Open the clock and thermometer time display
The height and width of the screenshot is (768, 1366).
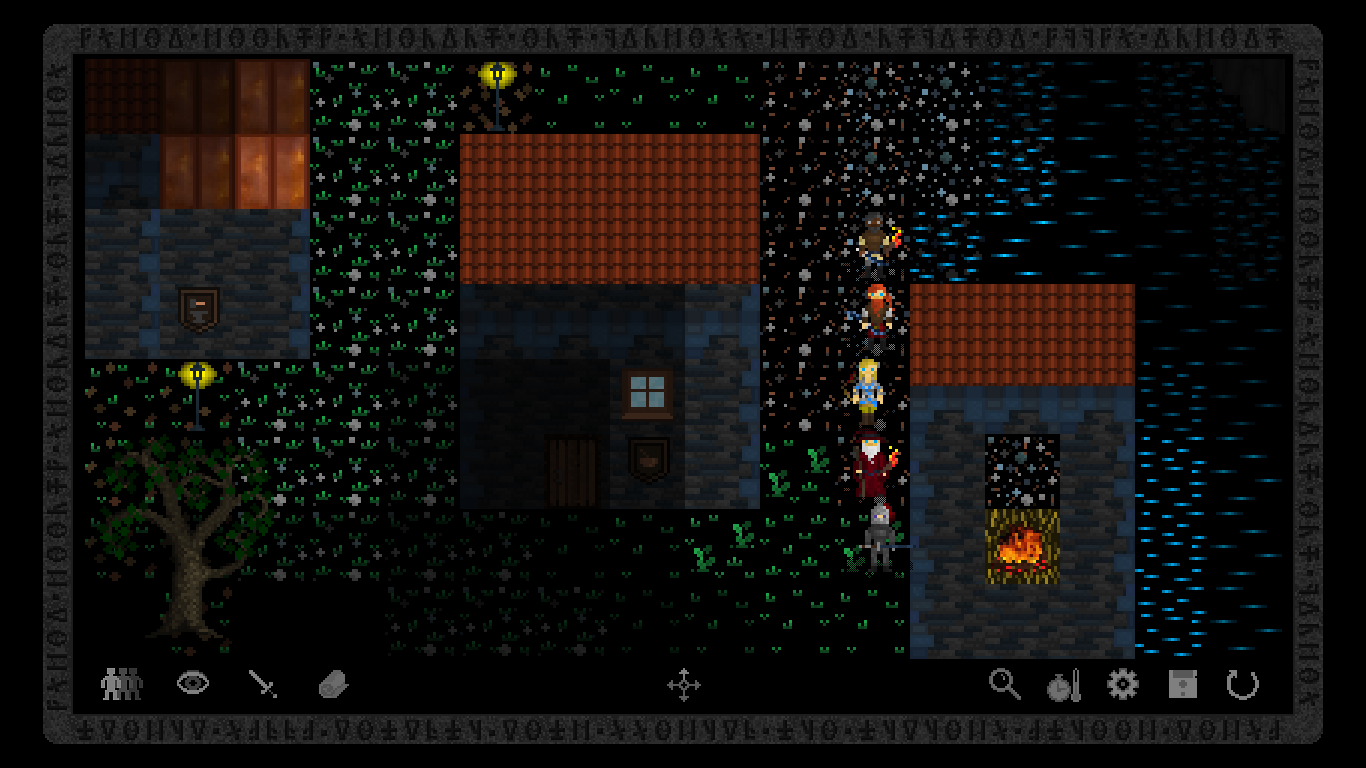(1063, 684)
